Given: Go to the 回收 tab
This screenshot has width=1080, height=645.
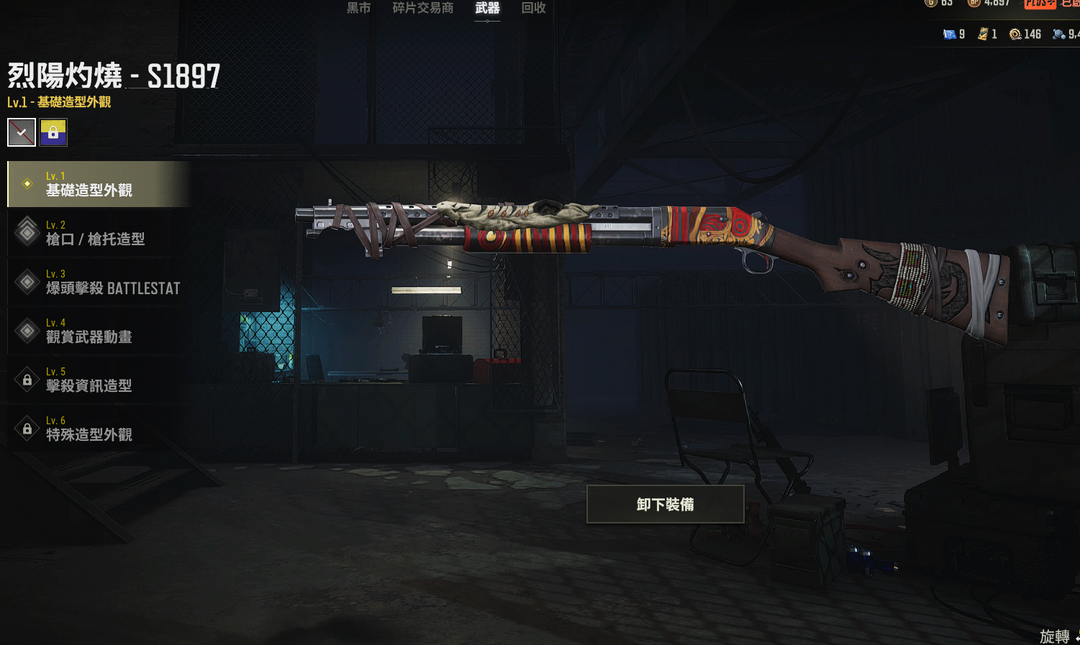Looking at the screenshot, I should 534,8.
